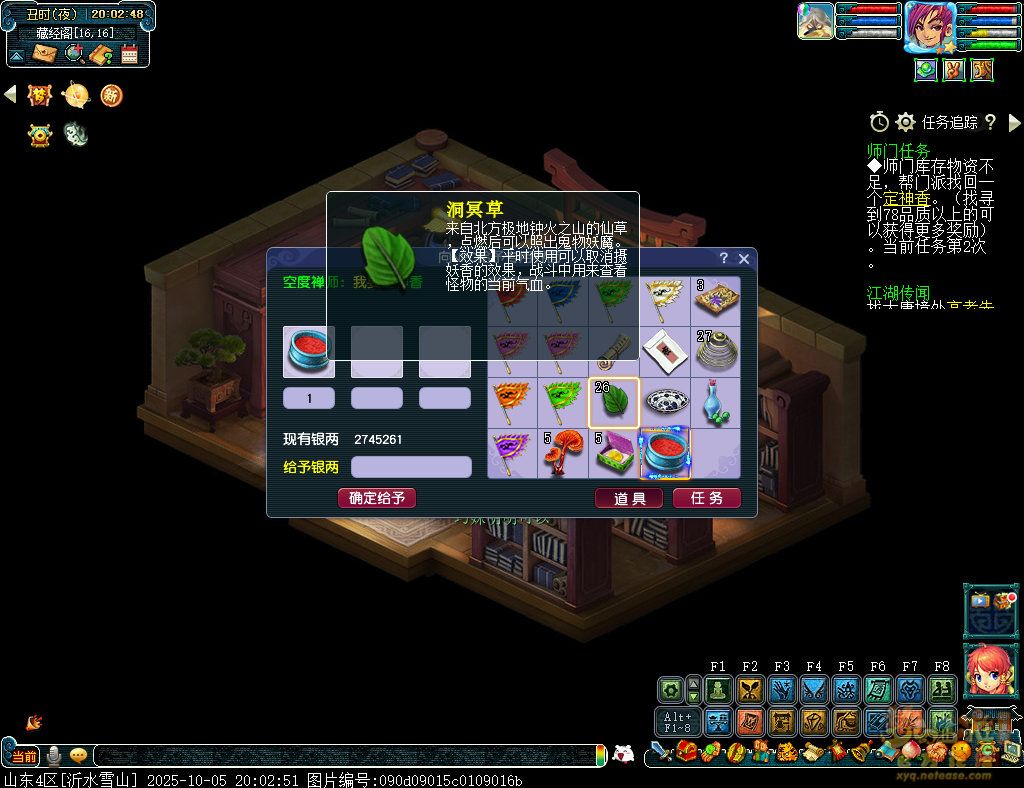Activate the F1 meditation skill

[x=718, y=690]
